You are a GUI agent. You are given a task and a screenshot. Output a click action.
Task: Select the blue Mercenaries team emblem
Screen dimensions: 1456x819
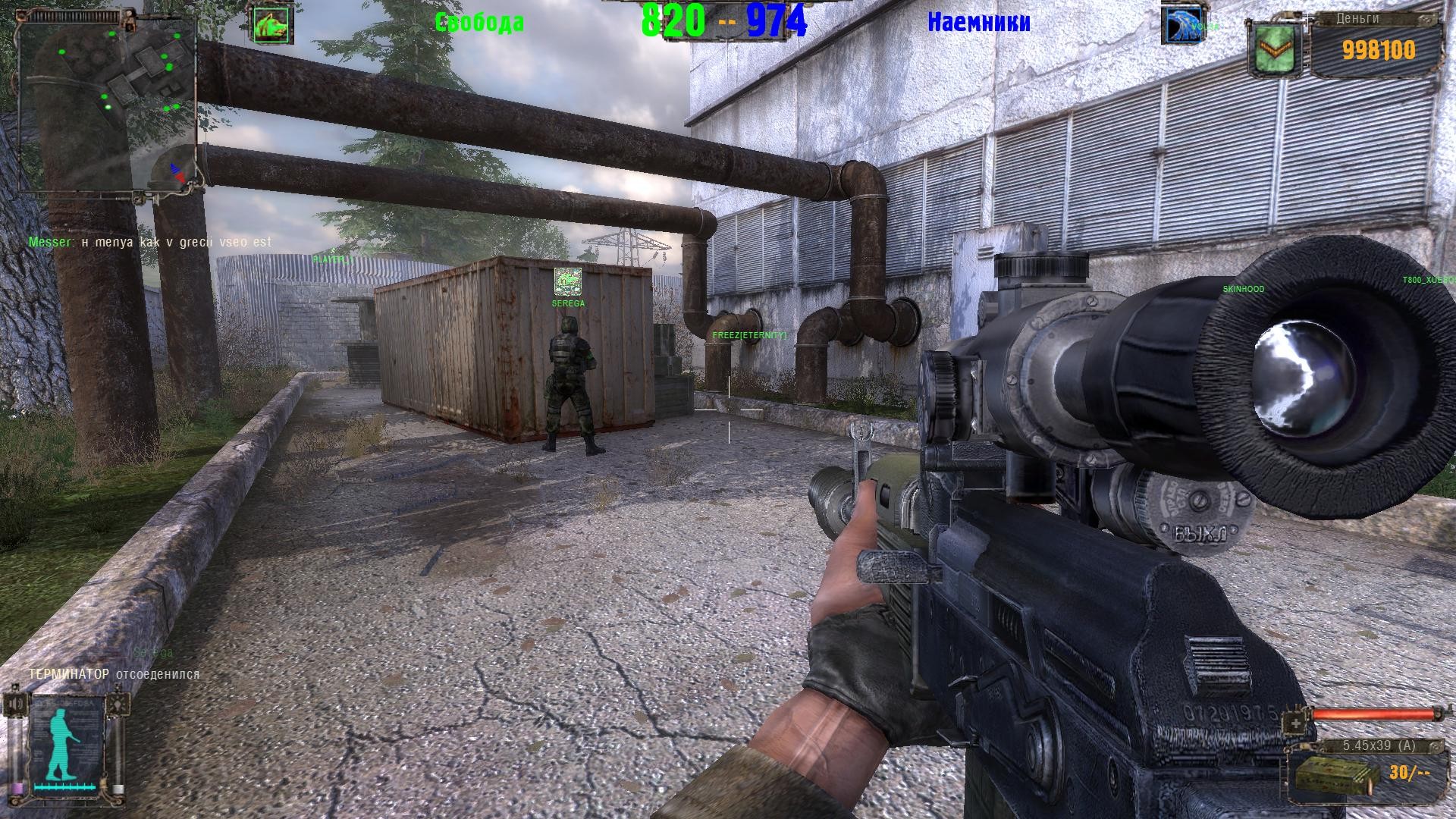(x=1183, y=25)
